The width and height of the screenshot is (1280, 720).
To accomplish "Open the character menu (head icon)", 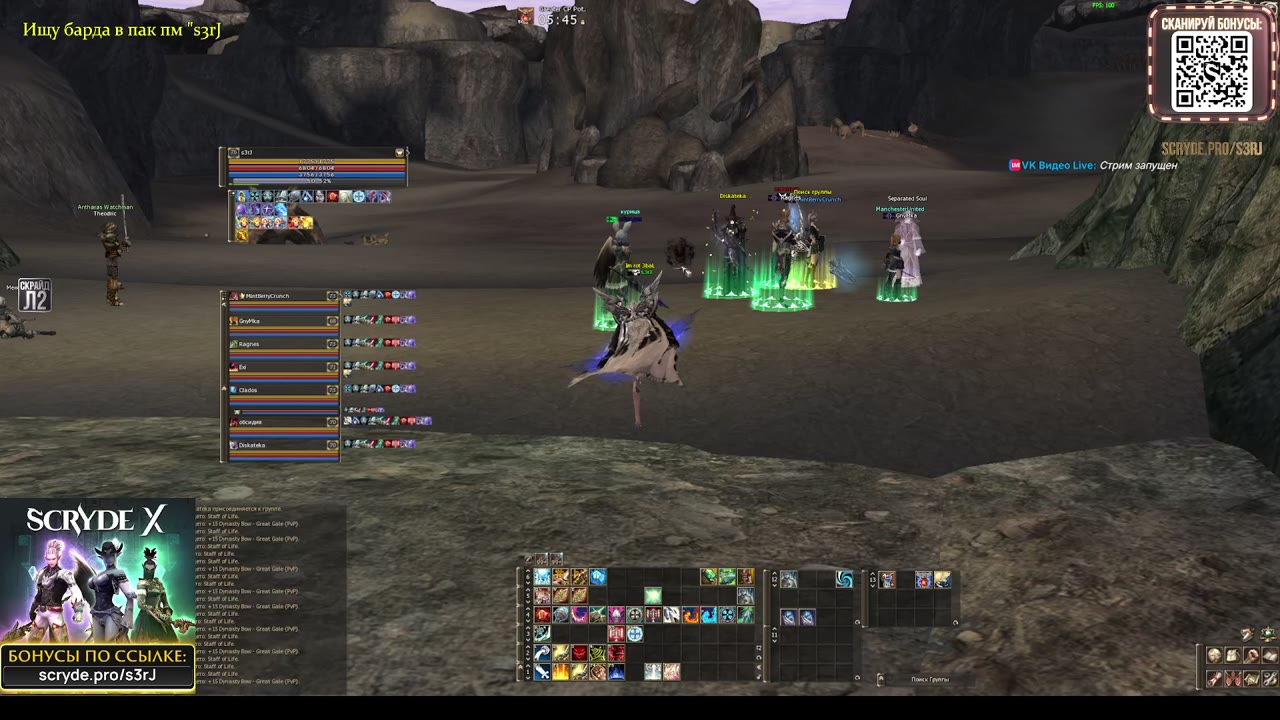I will pos(1214,656).
